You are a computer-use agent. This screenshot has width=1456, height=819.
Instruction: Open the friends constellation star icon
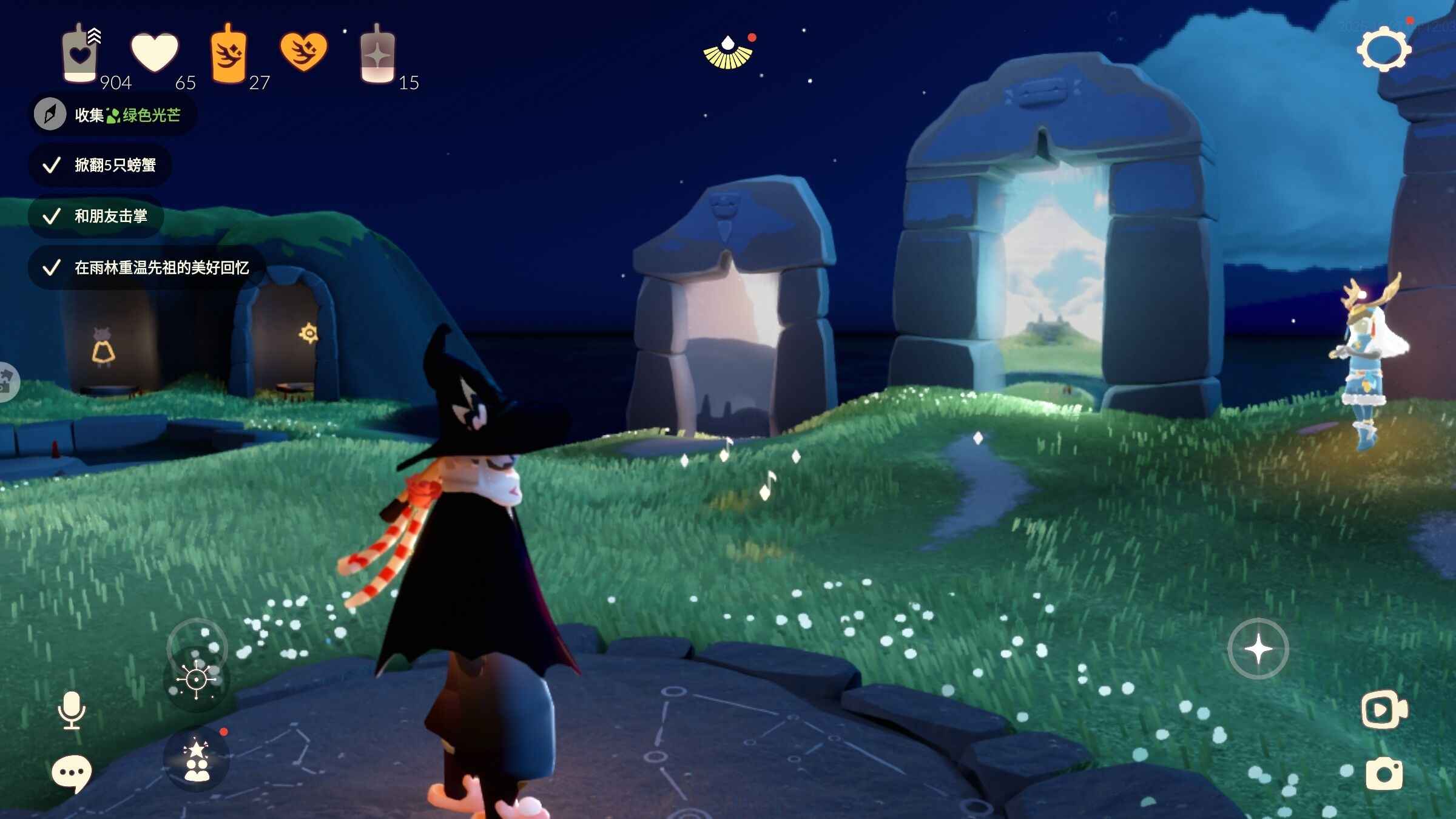click(197, 760)
